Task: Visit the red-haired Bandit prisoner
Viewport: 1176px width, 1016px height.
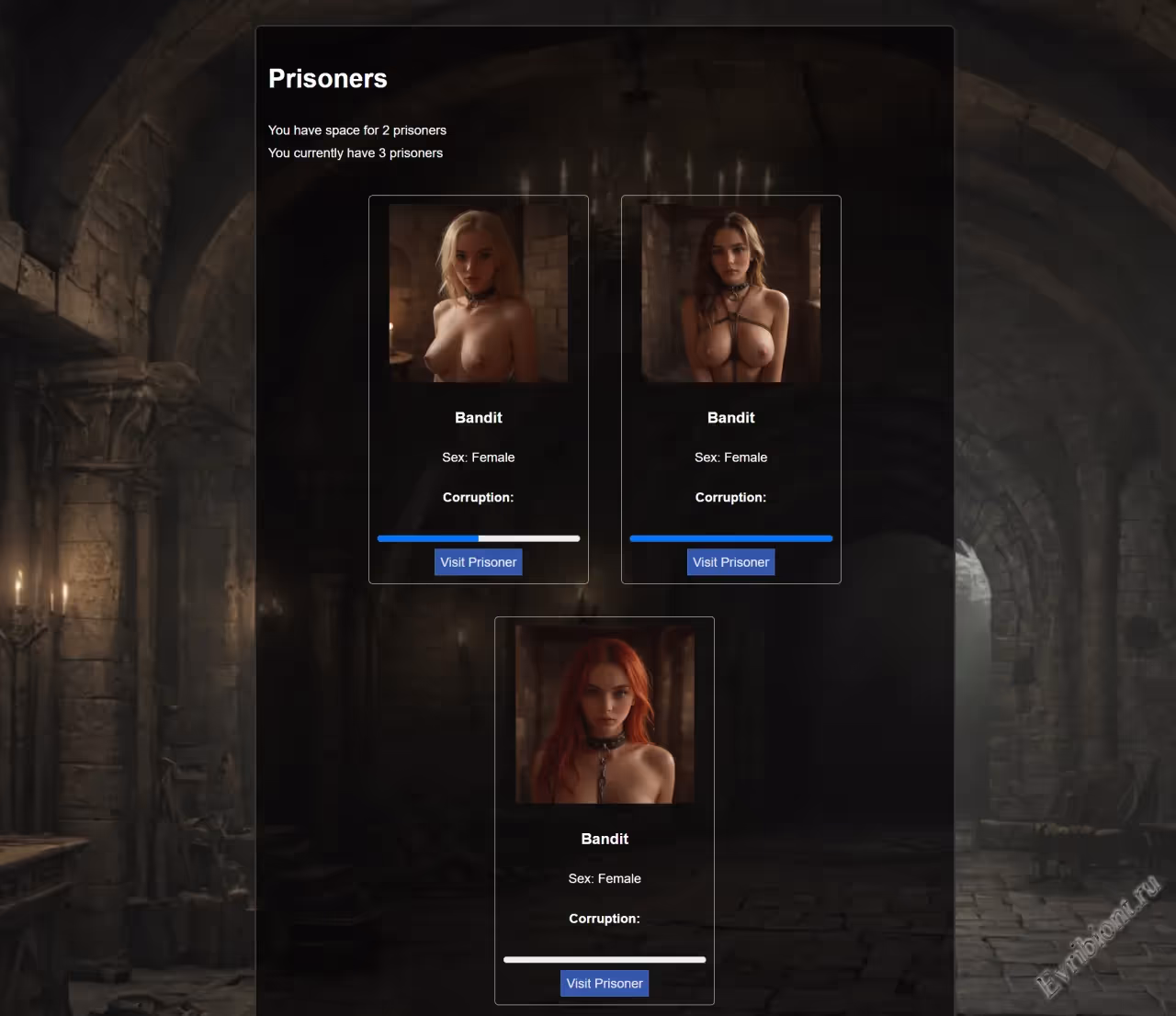Action: 605,983
